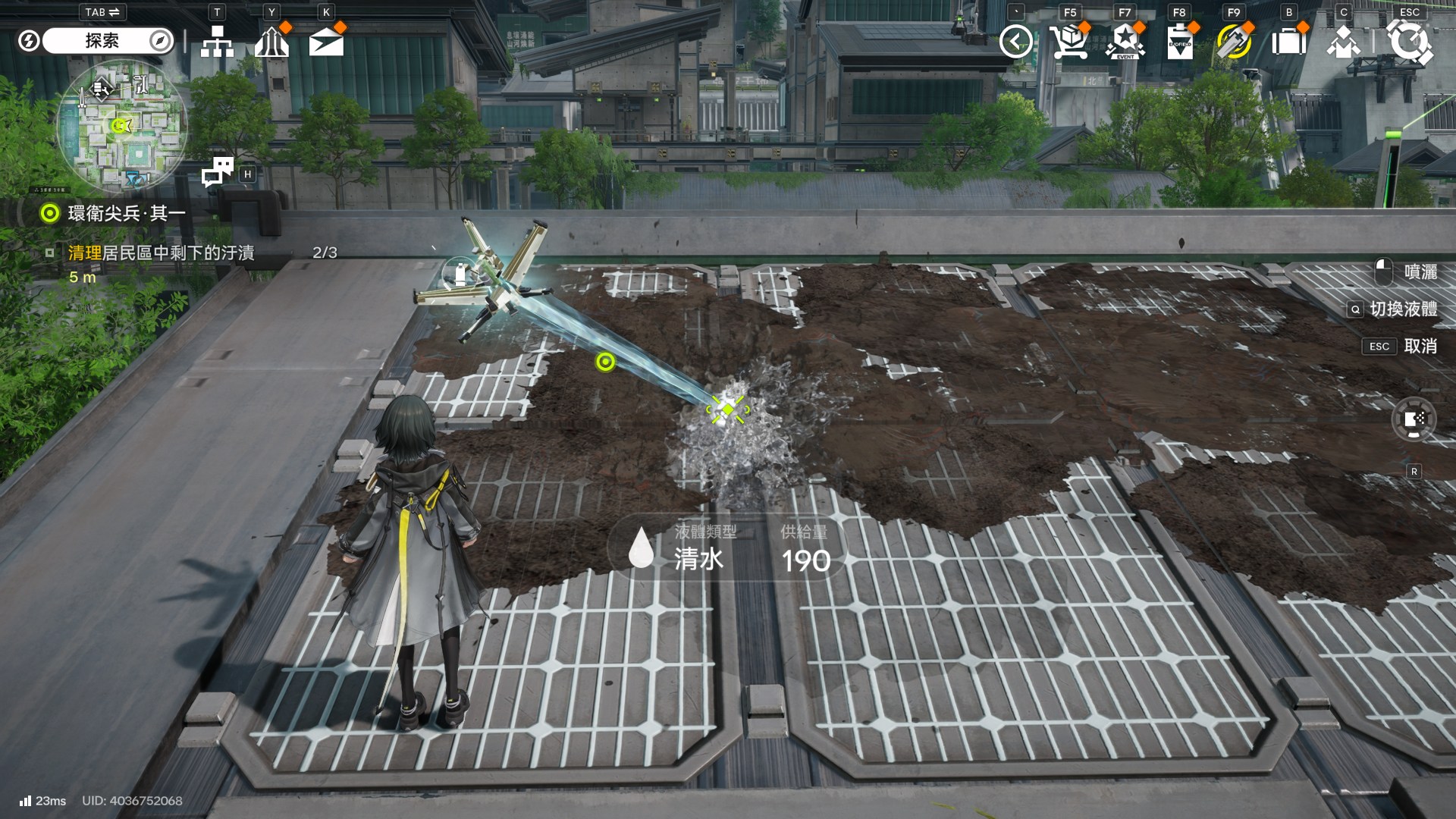Image resolution: width=1456 pixels, height=819 pixels.
Task: Open the mail envelope icon
Action: pos(326,42)
